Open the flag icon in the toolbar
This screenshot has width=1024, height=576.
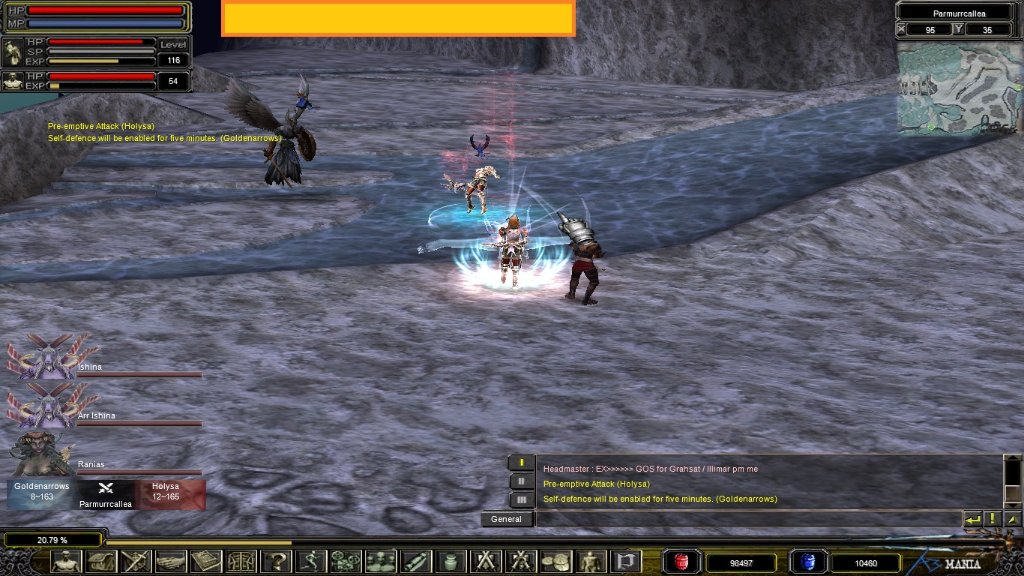click(625, 561)
